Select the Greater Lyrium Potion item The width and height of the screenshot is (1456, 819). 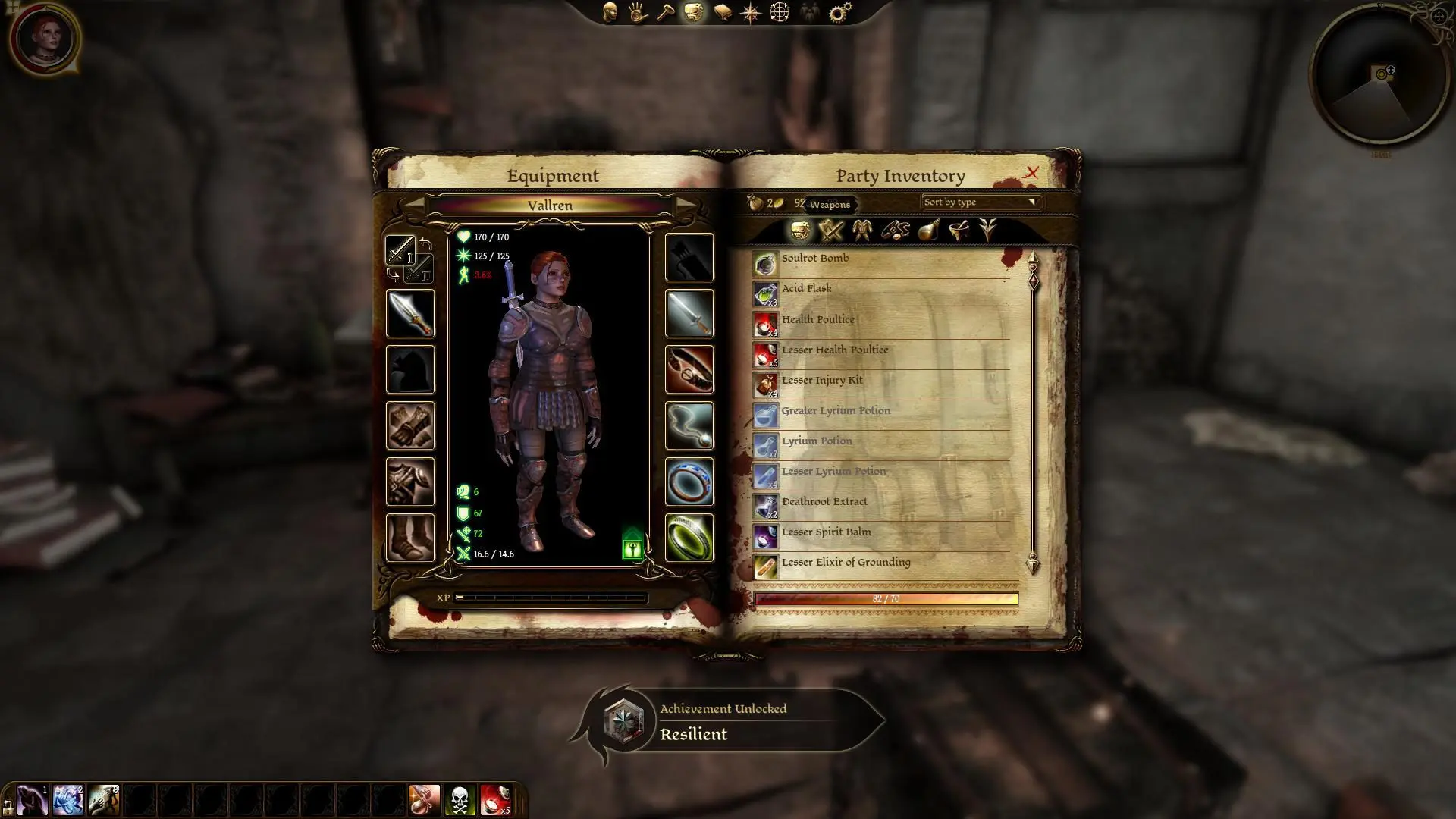click(836, 411)
